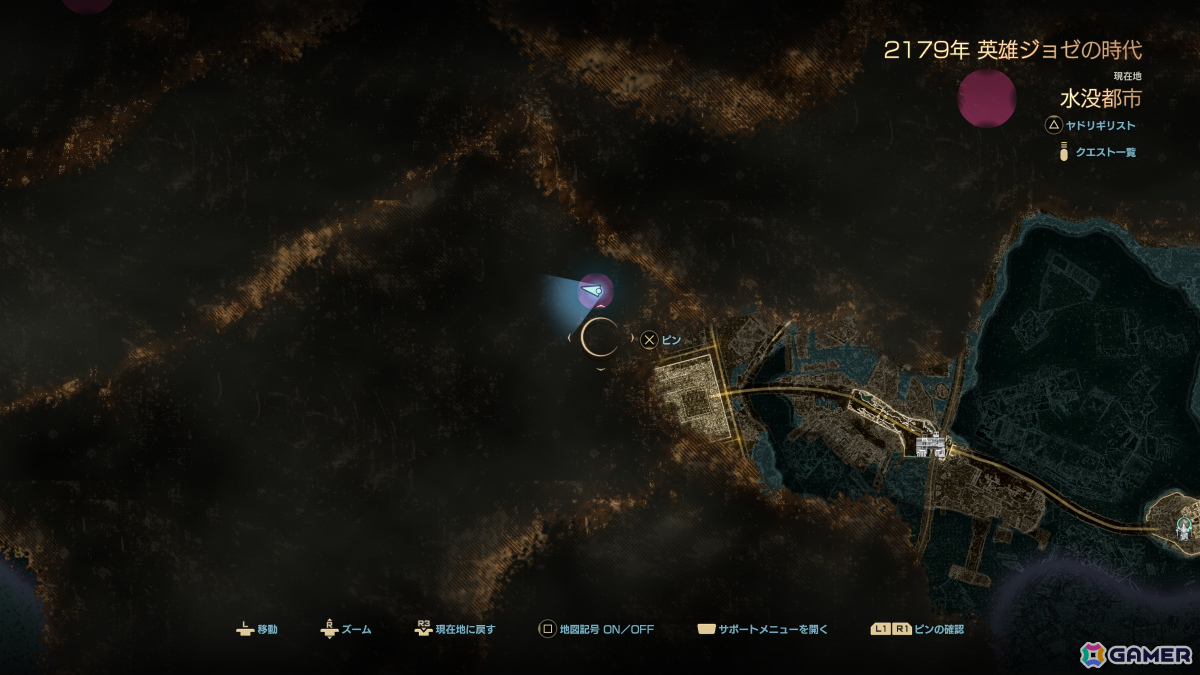
Task: Select the white building marker on the map
Action: (931, 445)
